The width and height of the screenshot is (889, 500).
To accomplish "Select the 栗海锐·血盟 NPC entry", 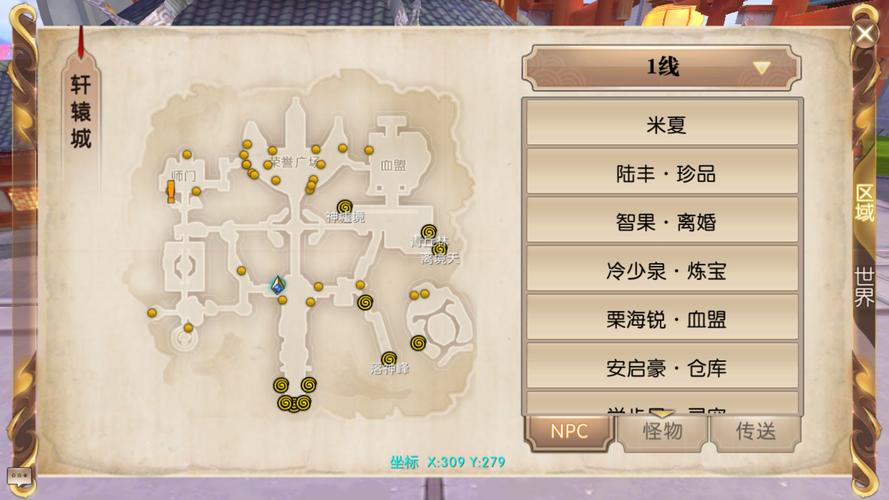I will click(661, 319).
